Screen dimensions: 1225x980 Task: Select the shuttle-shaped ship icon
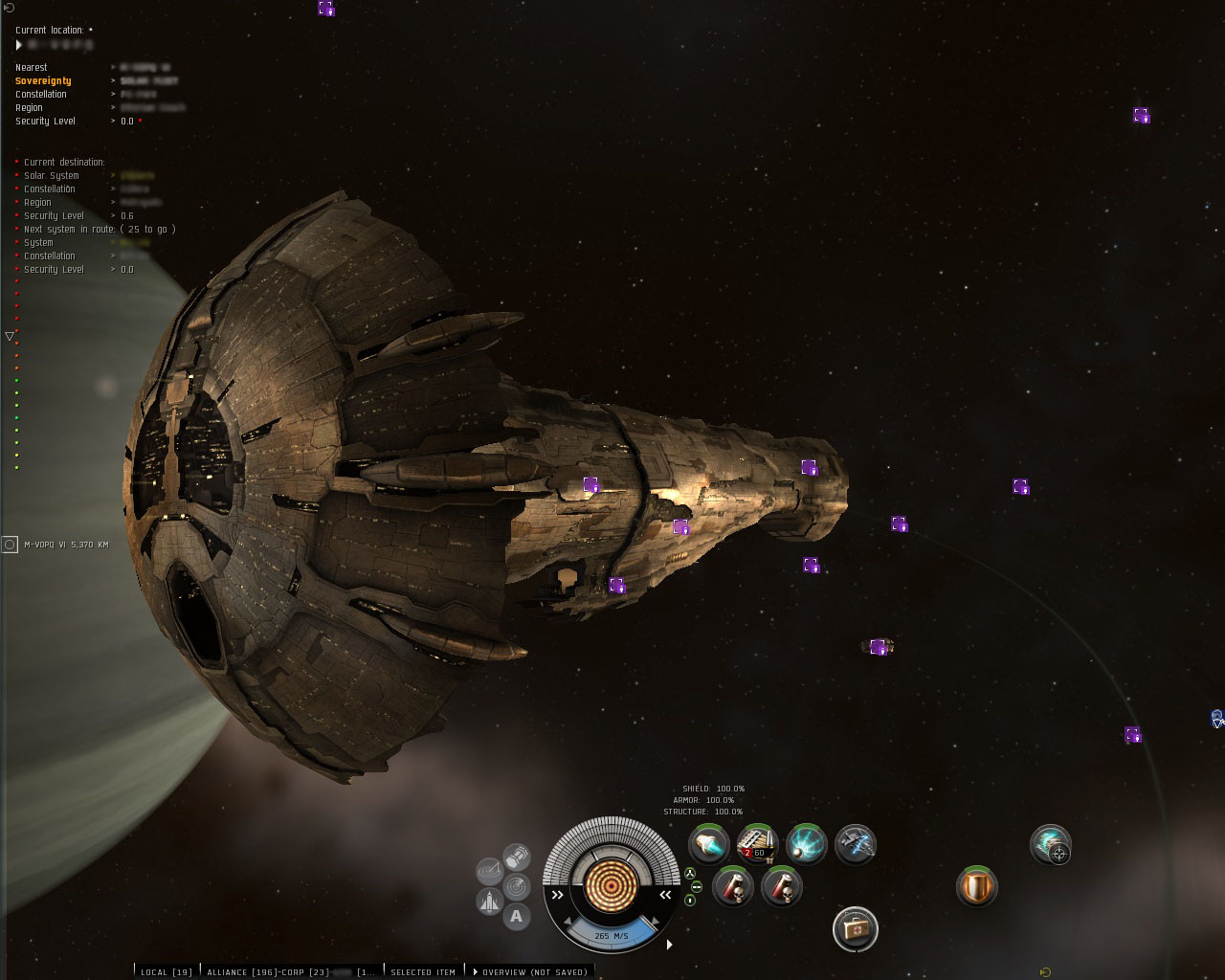490,901
